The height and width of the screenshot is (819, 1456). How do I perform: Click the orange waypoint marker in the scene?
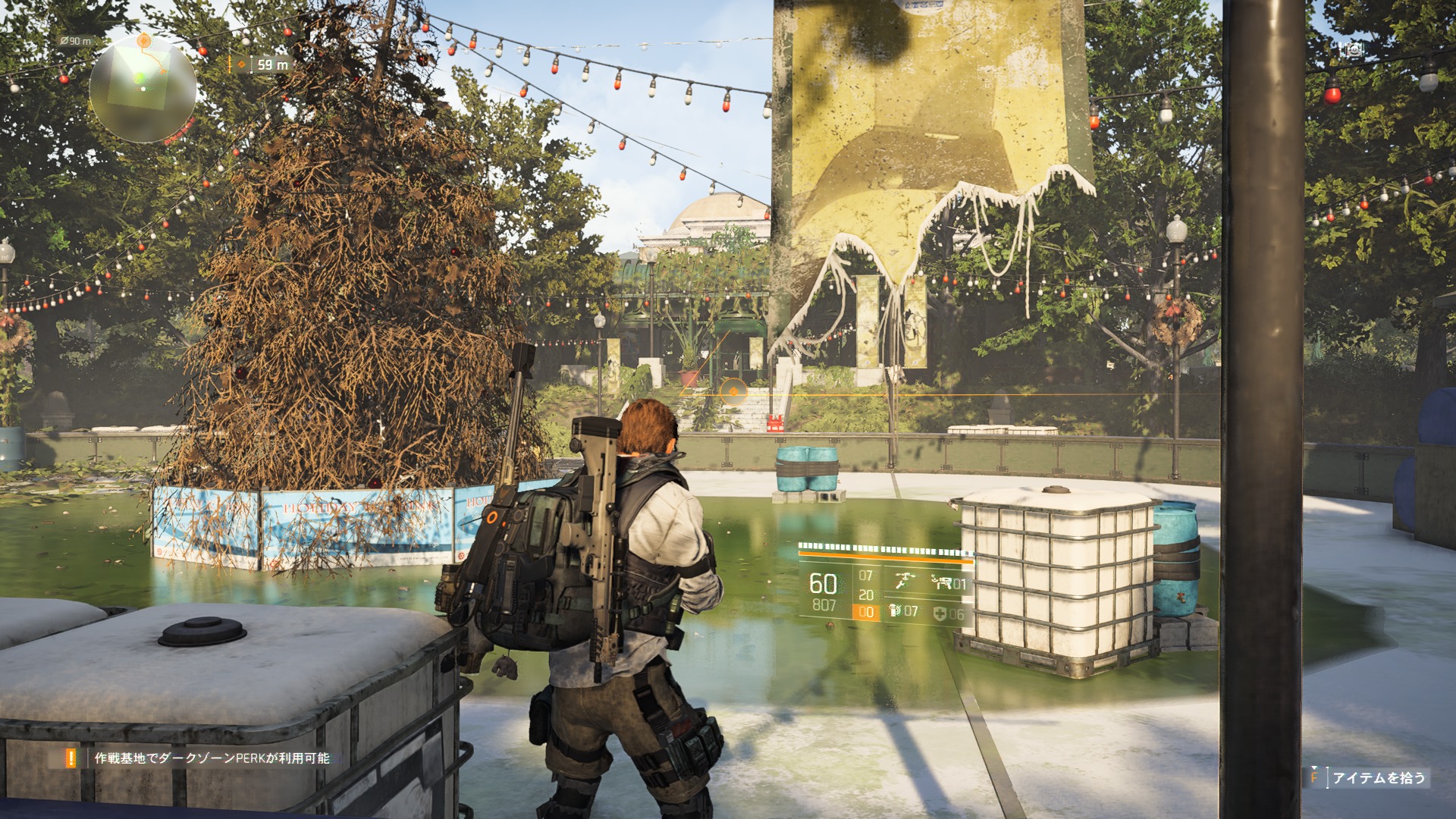(x=733, y=391)
